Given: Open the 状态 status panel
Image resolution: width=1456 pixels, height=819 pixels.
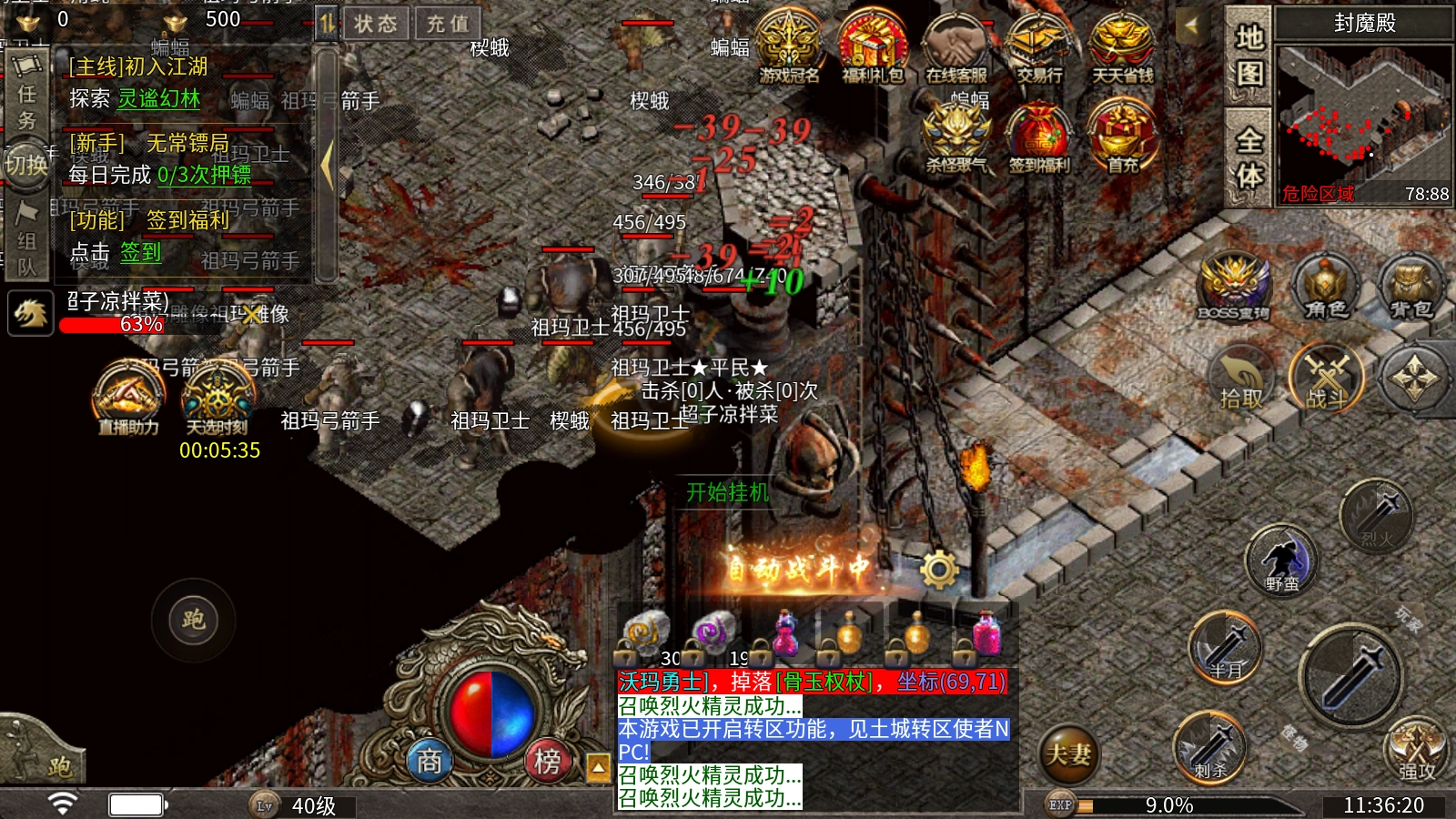Looking at the screenshot, I should coord(376,24).
